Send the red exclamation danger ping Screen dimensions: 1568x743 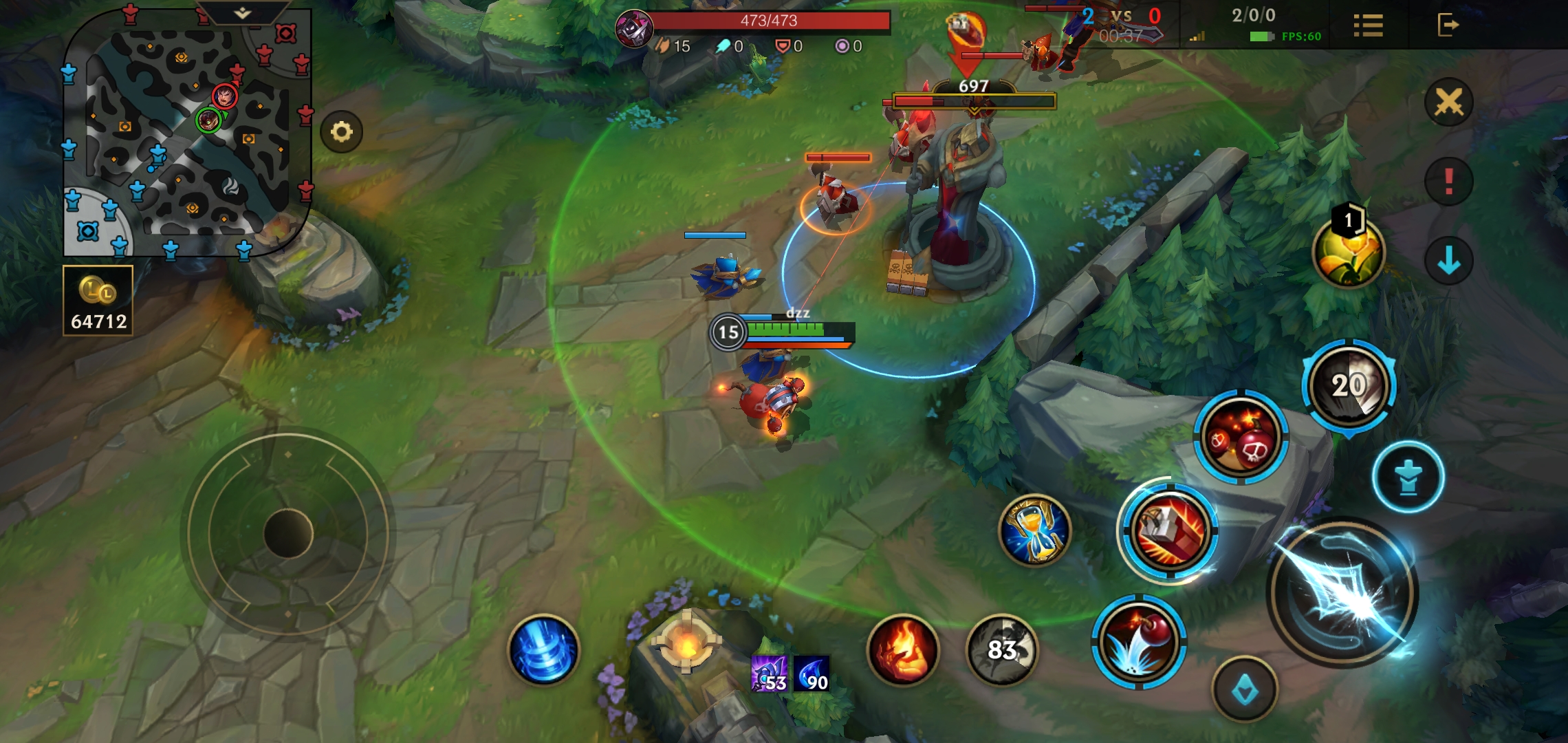[x=1448, y=182]
